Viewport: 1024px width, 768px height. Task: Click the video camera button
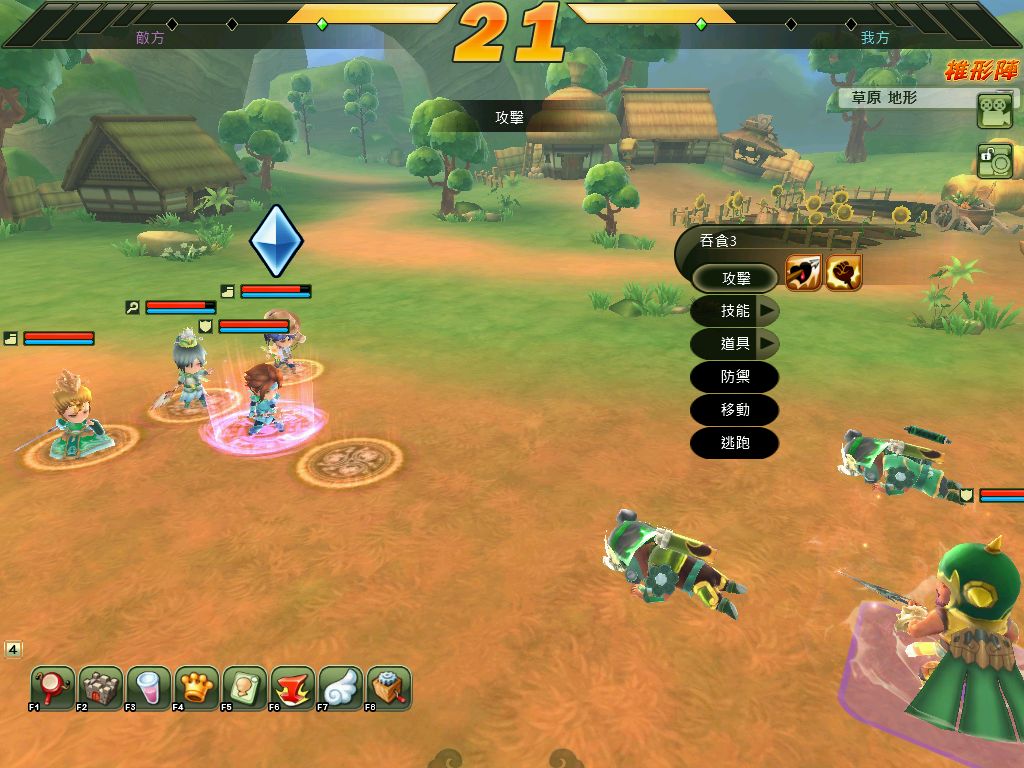(995, 111)
